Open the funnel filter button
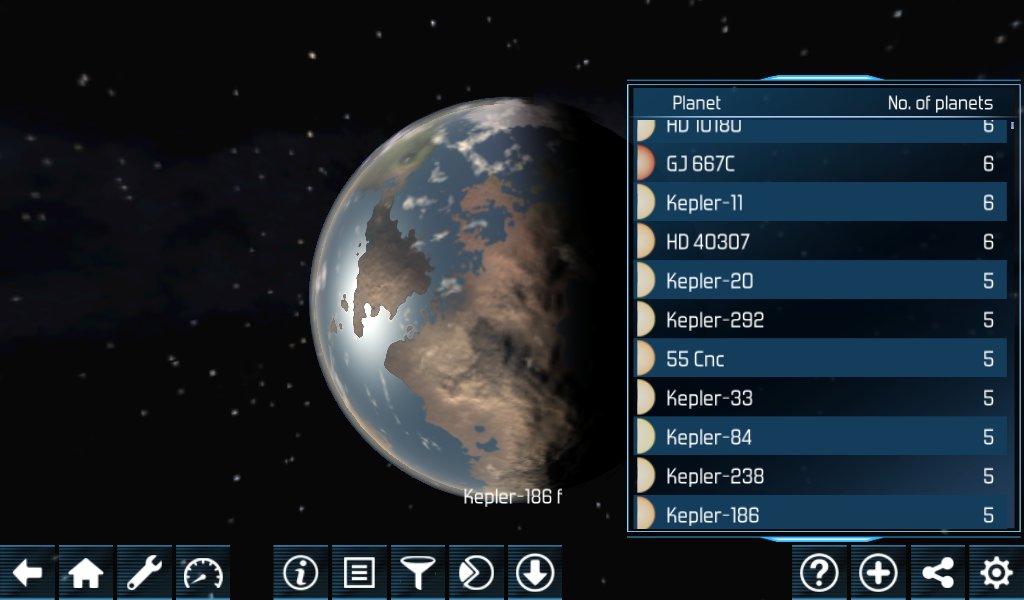Image resolution: width=1024 pixels, height=600 pixels. (x=418, y=573)
